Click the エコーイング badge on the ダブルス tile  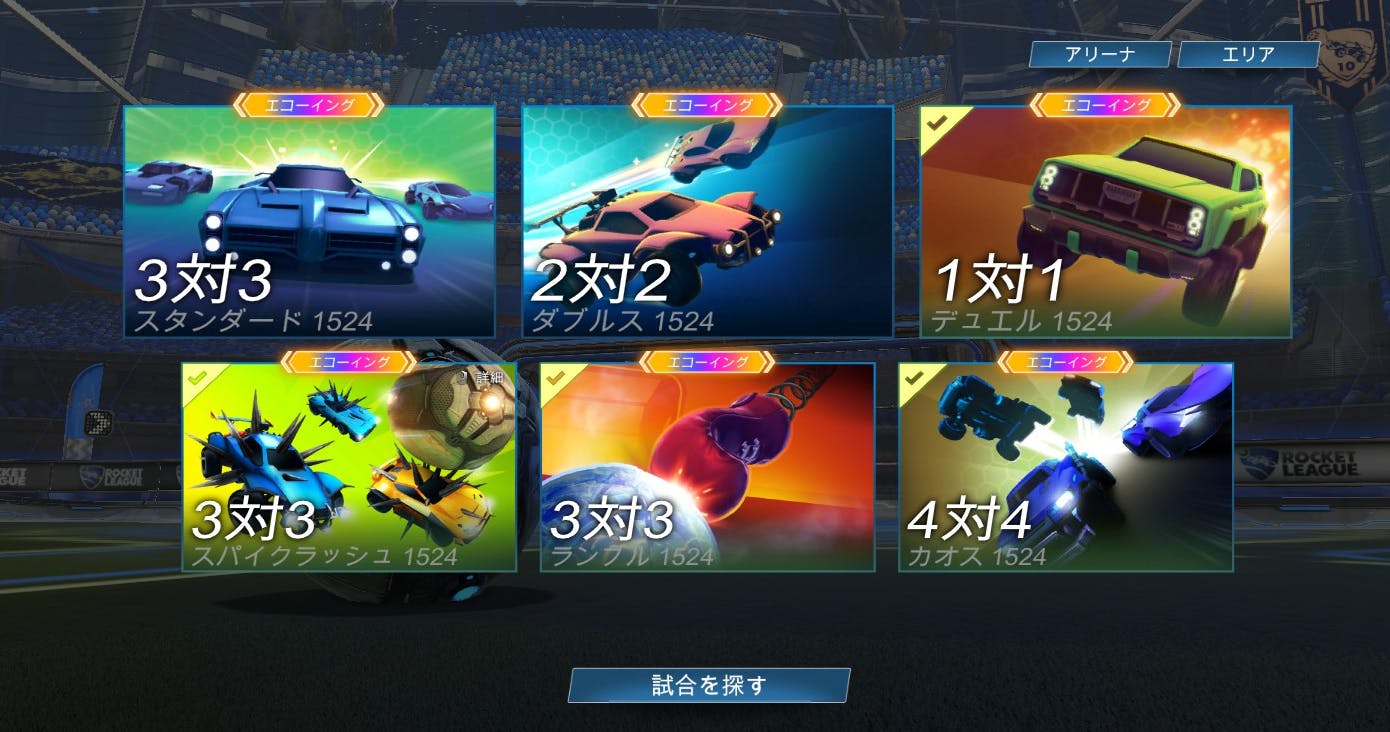pyautogui.click(x=710, y=105)
